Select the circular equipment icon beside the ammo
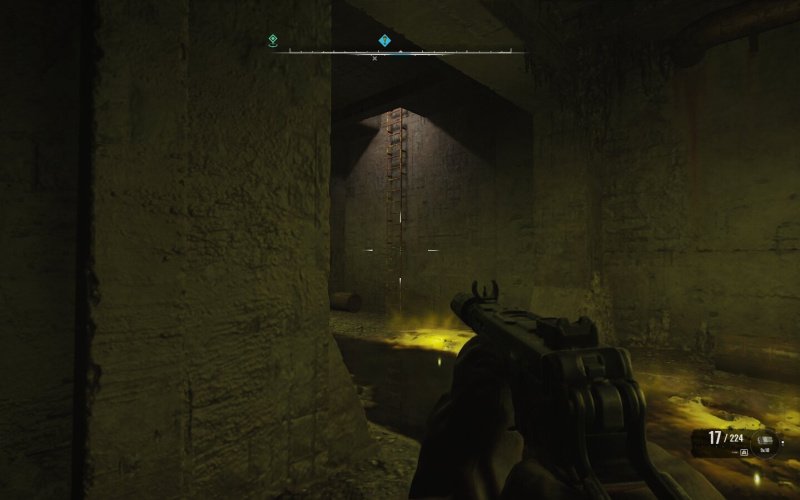Viewport: 800px width, 500px height. coord(764,439)
